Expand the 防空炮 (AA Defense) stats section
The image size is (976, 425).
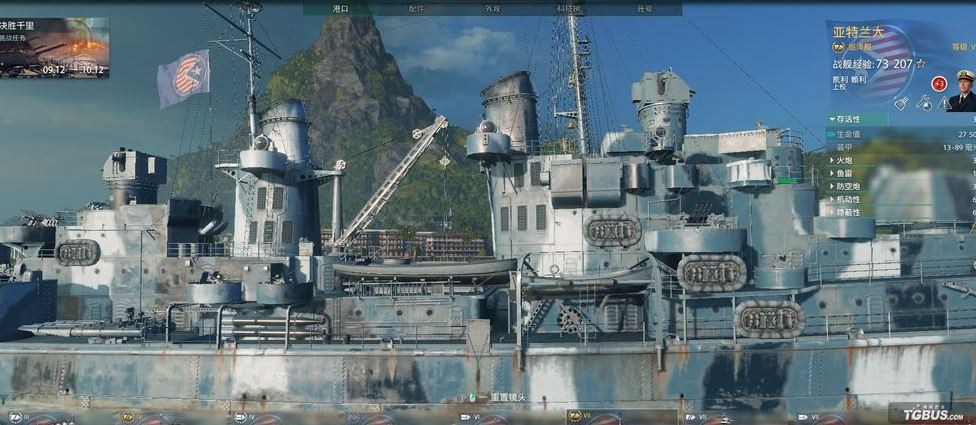tap(847, 186)
